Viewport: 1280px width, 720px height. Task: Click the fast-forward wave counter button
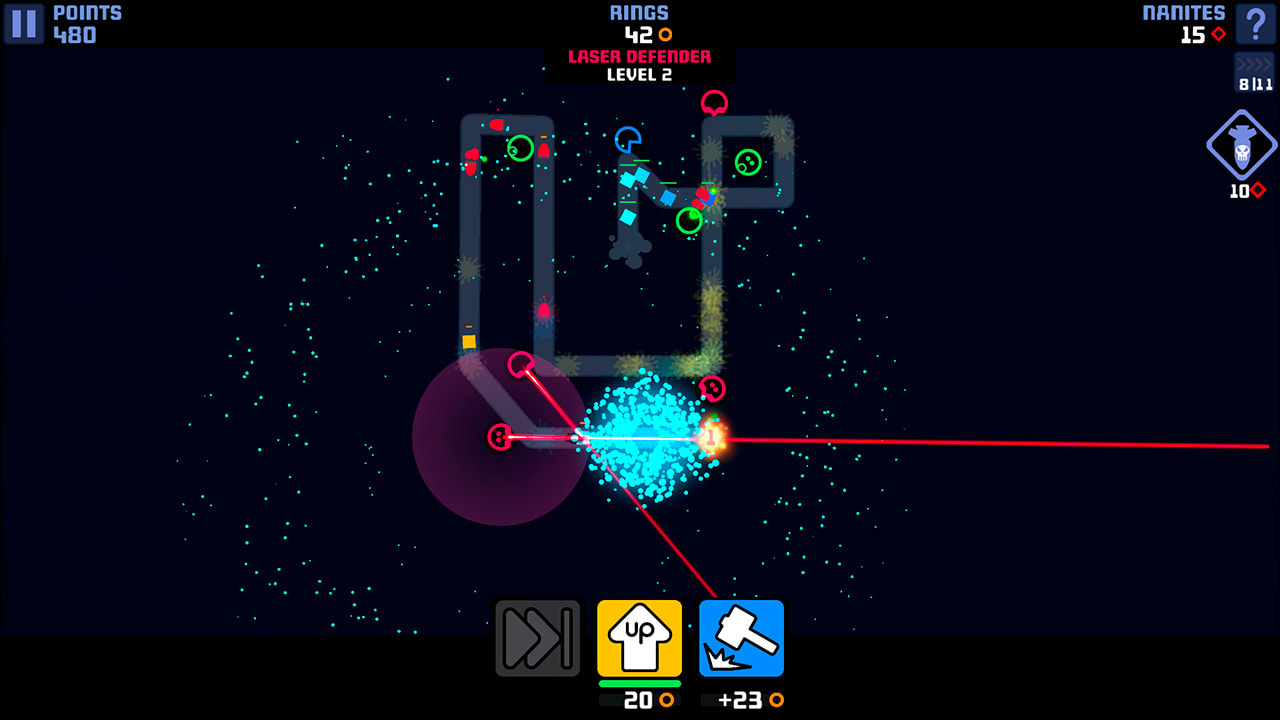pos(1255,73)
